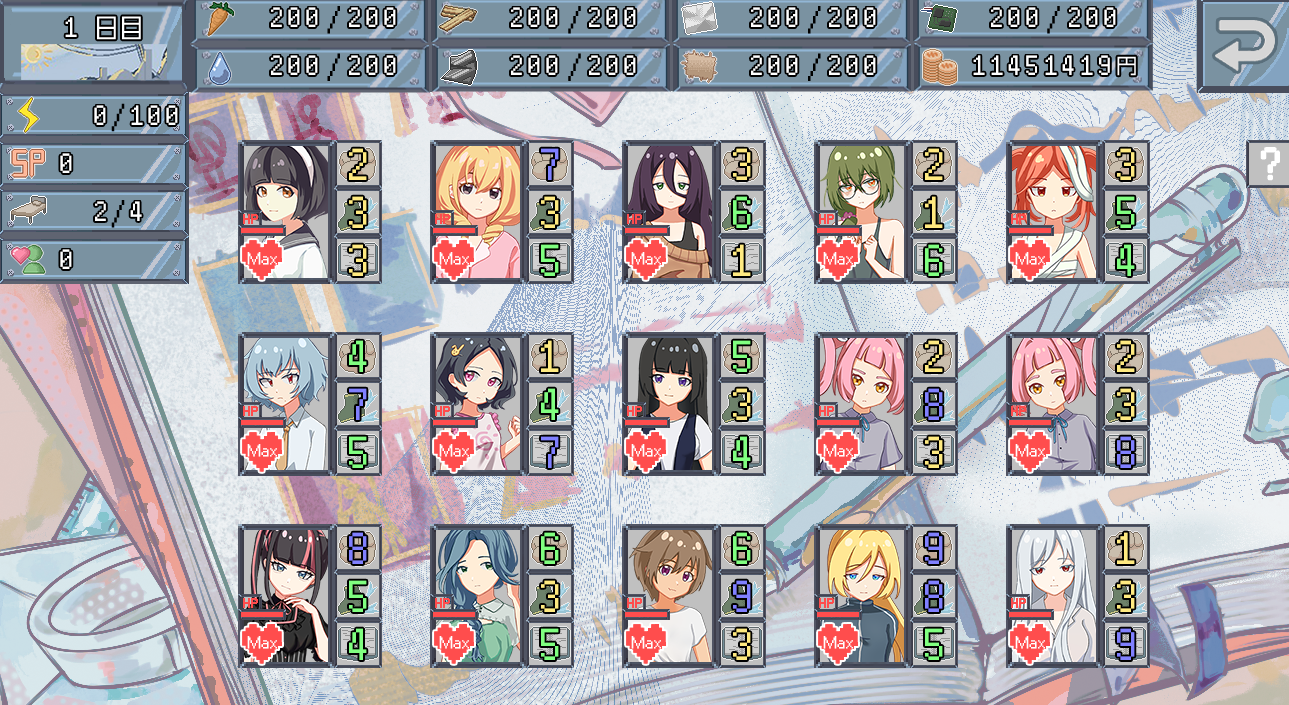The width and height of the screenshot is (1289, 705).
Task: Choose the red-haired girl with head bandage
Action: coord(1053,211)
